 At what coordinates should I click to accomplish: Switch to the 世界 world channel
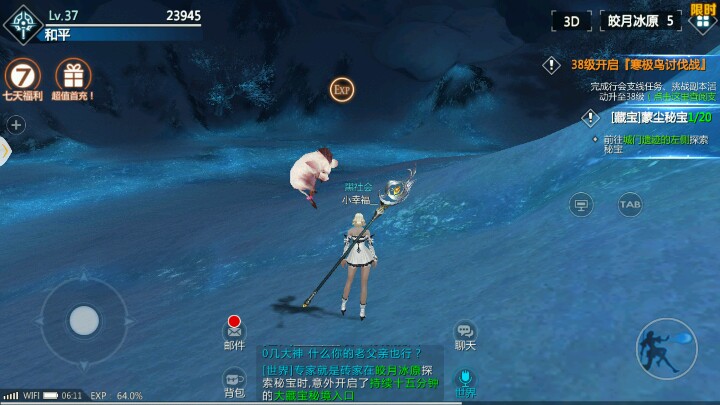[x=465, y=381]
